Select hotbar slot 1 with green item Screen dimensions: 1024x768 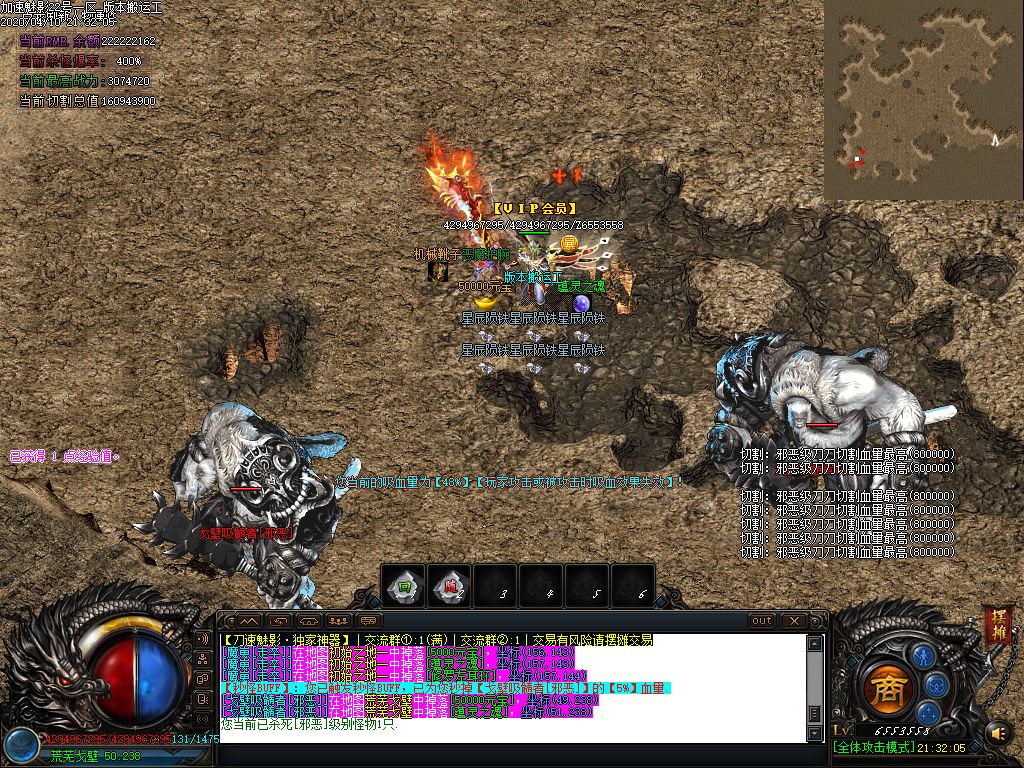(404, 586)
